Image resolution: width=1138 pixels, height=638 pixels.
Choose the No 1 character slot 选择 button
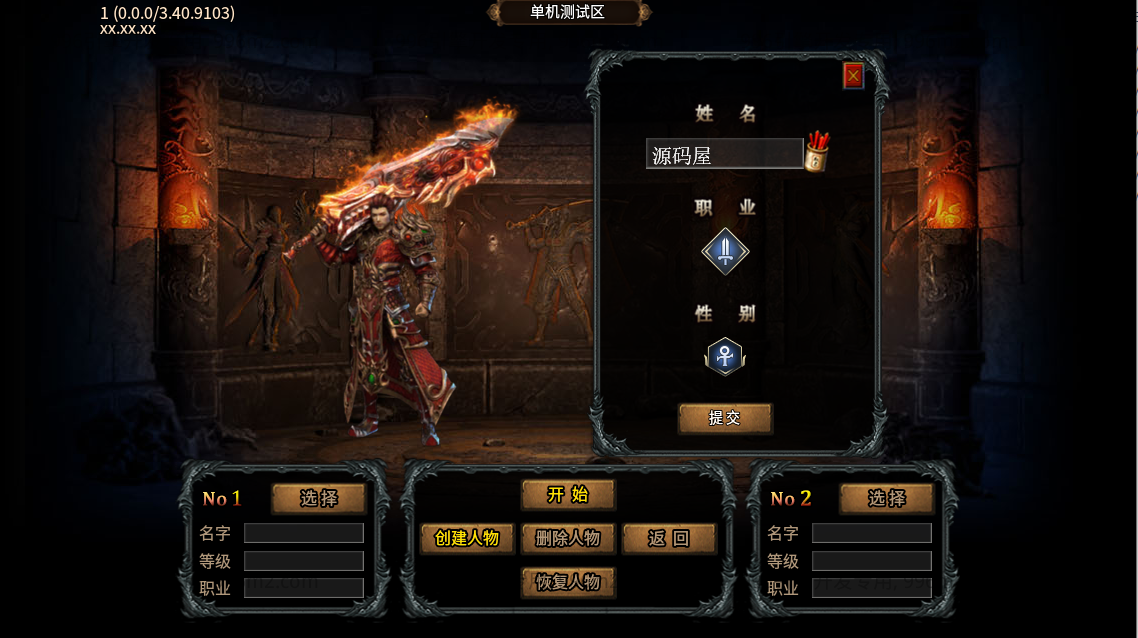pyautogui.click(x=319, y=498)
